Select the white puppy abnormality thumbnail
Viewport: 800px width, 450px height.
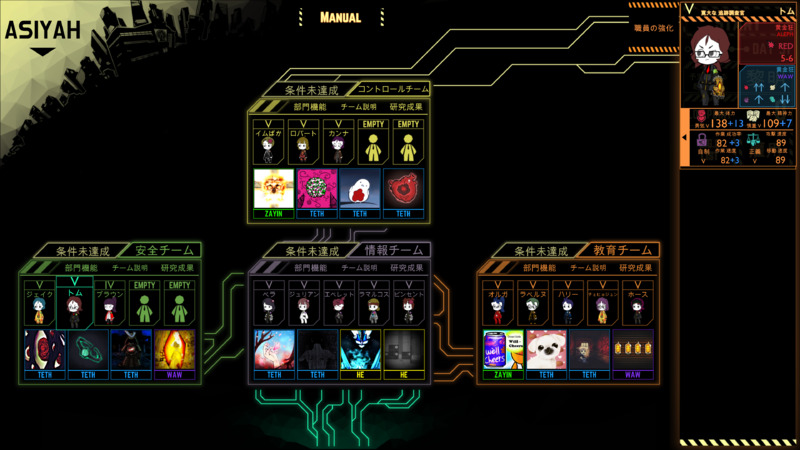(x=546, y=349)
